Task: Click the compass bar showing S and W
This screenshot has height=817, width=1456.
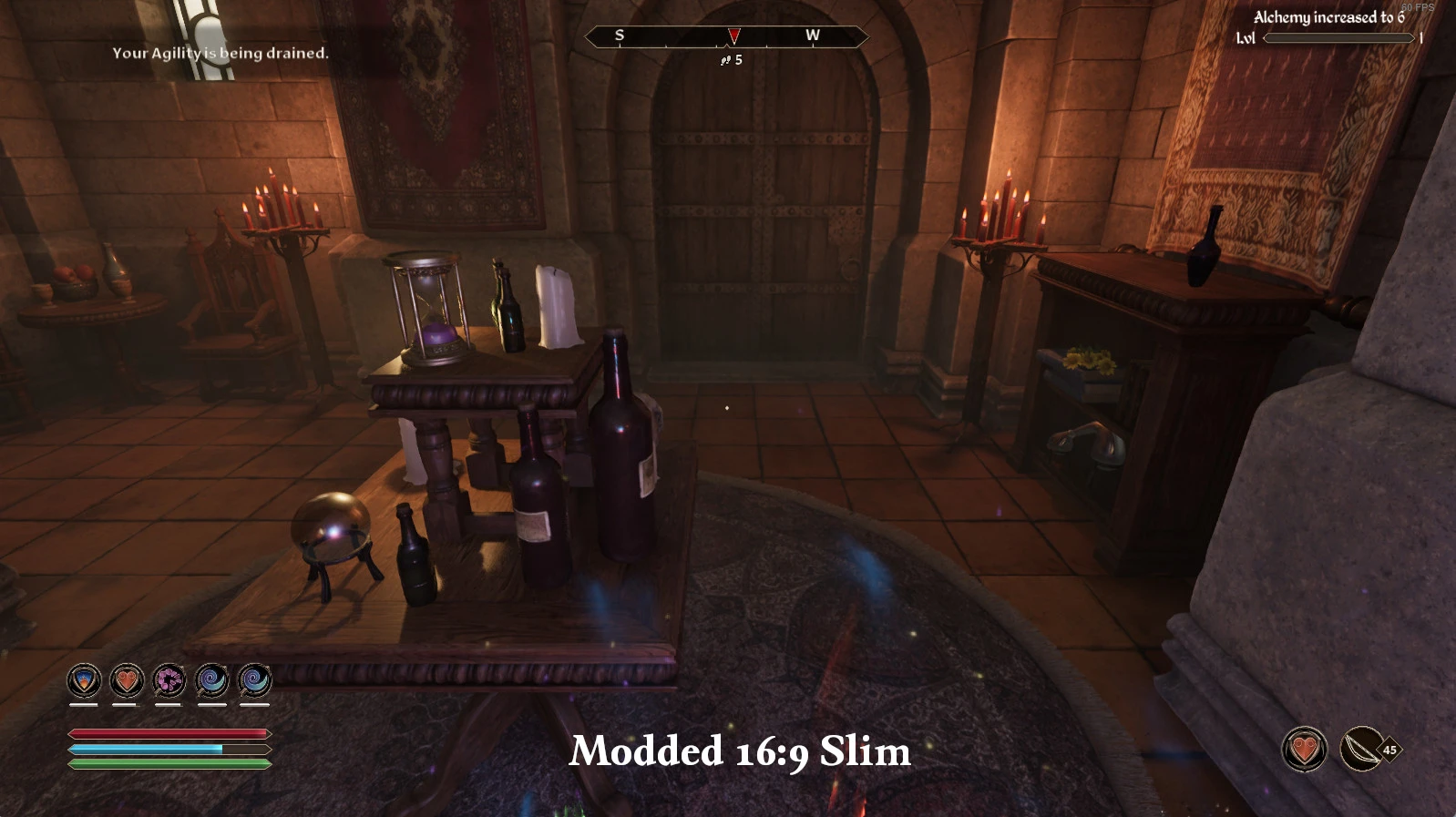Action: [x=725, y=36]
